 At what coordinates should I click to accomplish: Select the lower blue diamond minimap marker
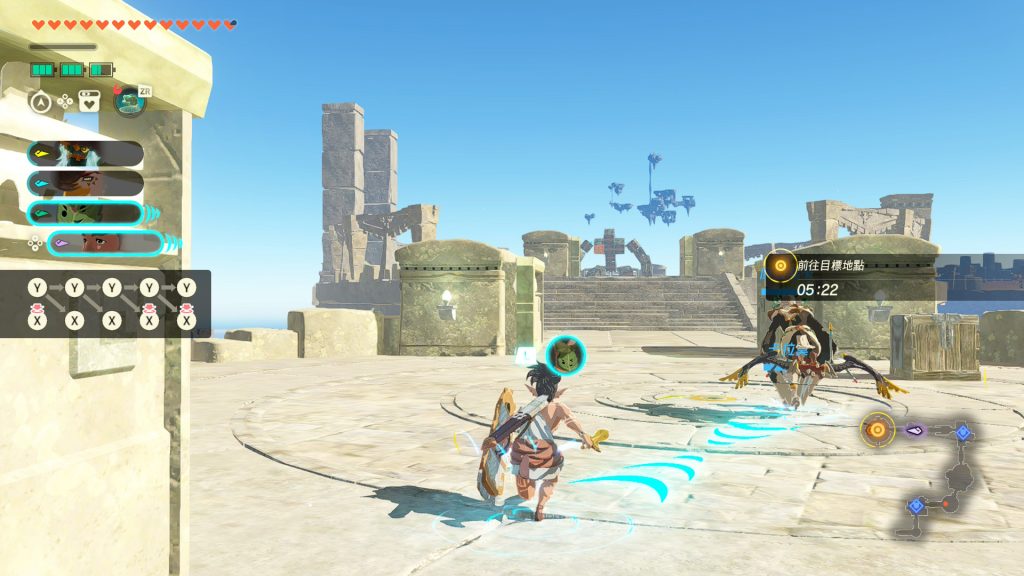tap(915, 506)
